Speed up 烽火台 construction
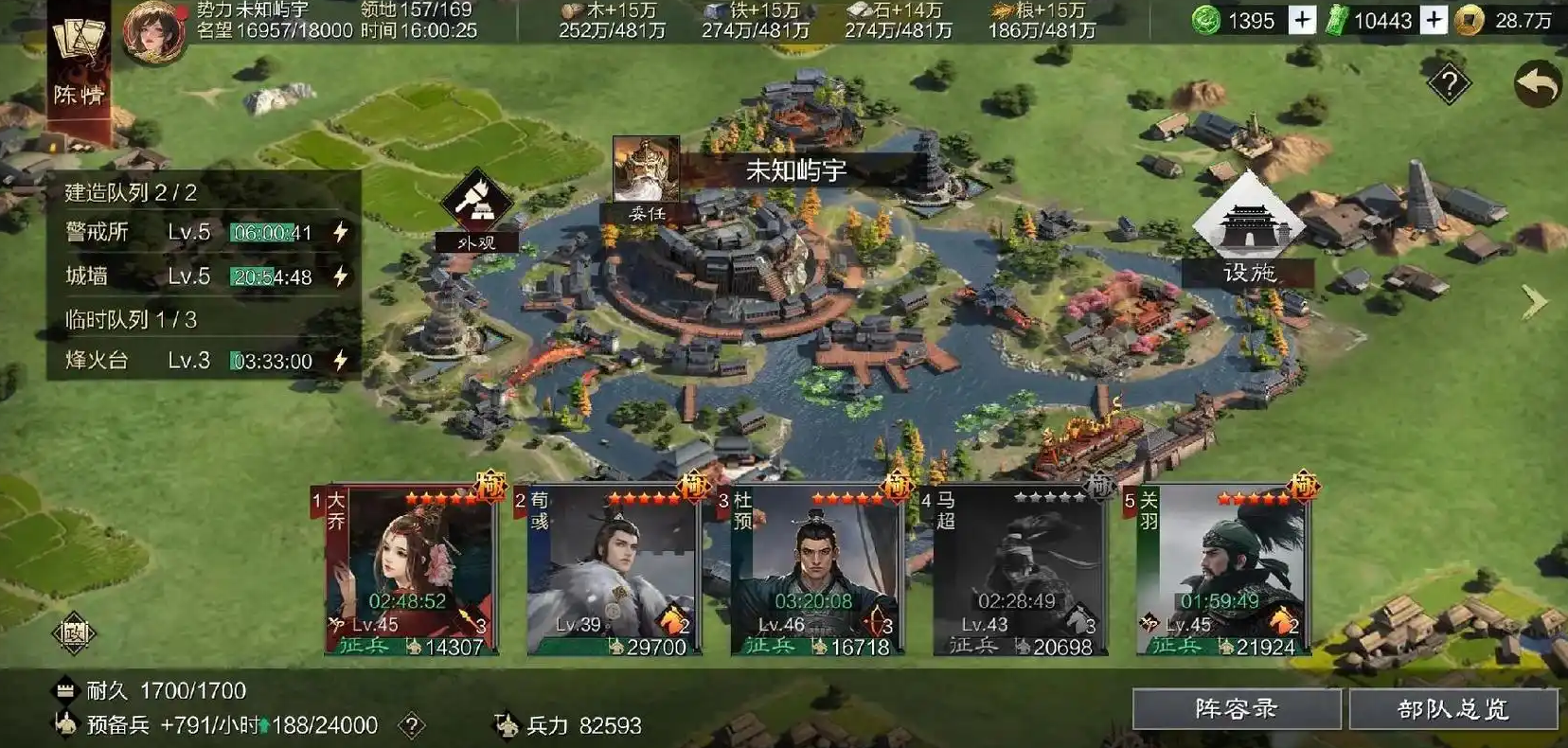The width and height of the screenshot is (1568, 748). pos(340,361)
